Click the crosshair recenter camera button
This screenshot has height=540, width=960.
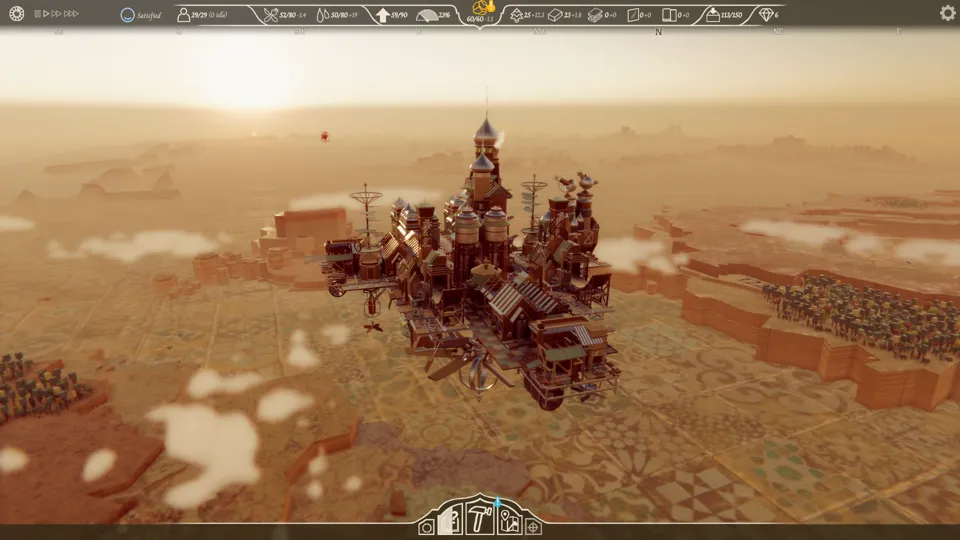(x=534, y=527)
